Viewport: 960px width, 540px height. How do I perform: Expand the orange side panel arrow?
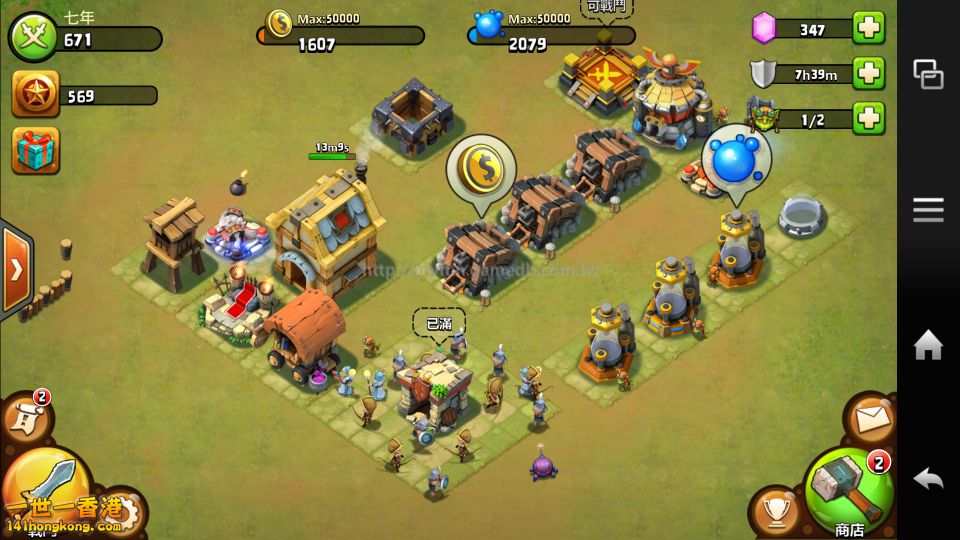[x=15, y=270]
